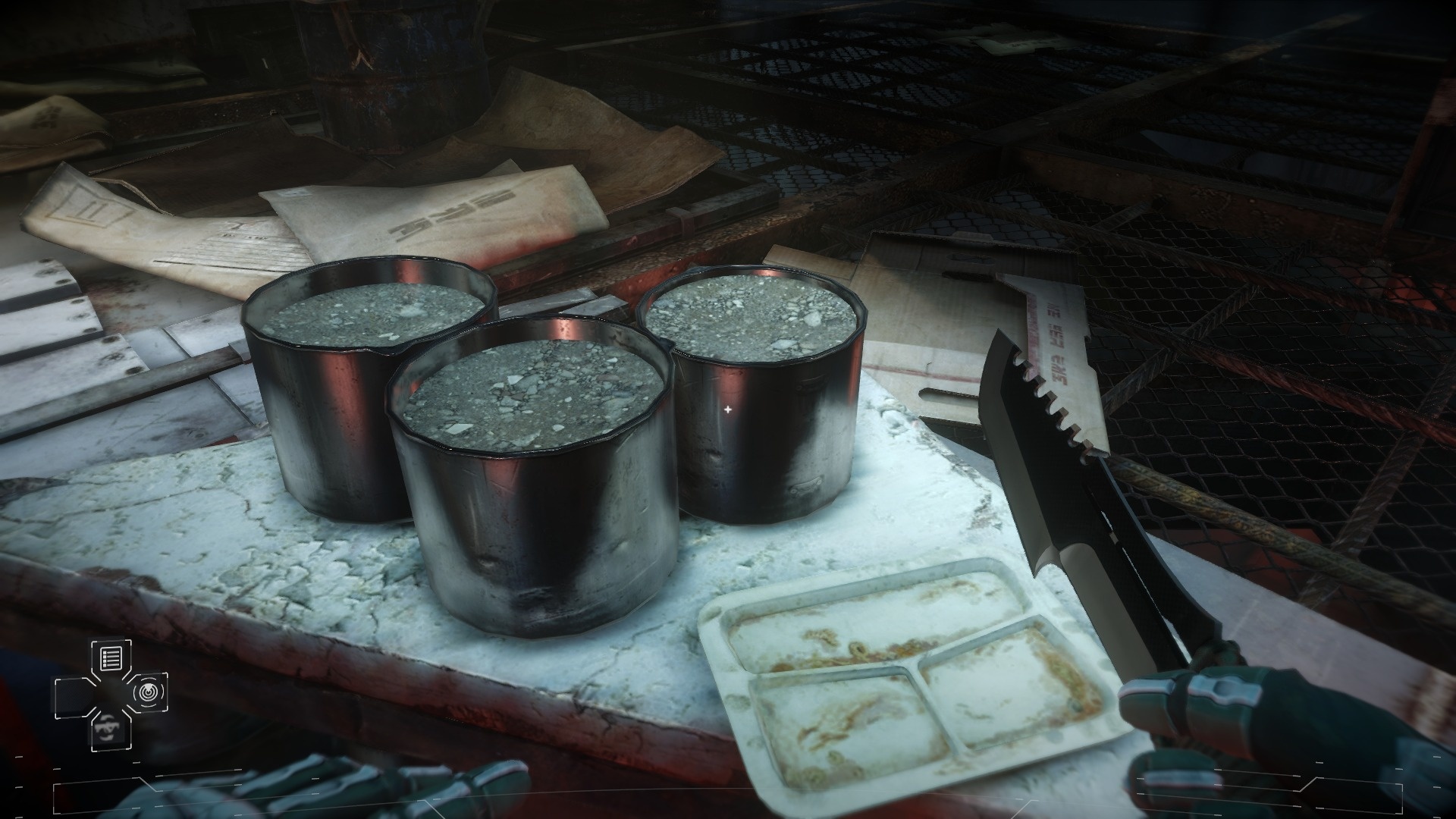Open the objectives list icon
Image resolution: width=1456 pixels, height=819 pixels.
pos(110,657)
